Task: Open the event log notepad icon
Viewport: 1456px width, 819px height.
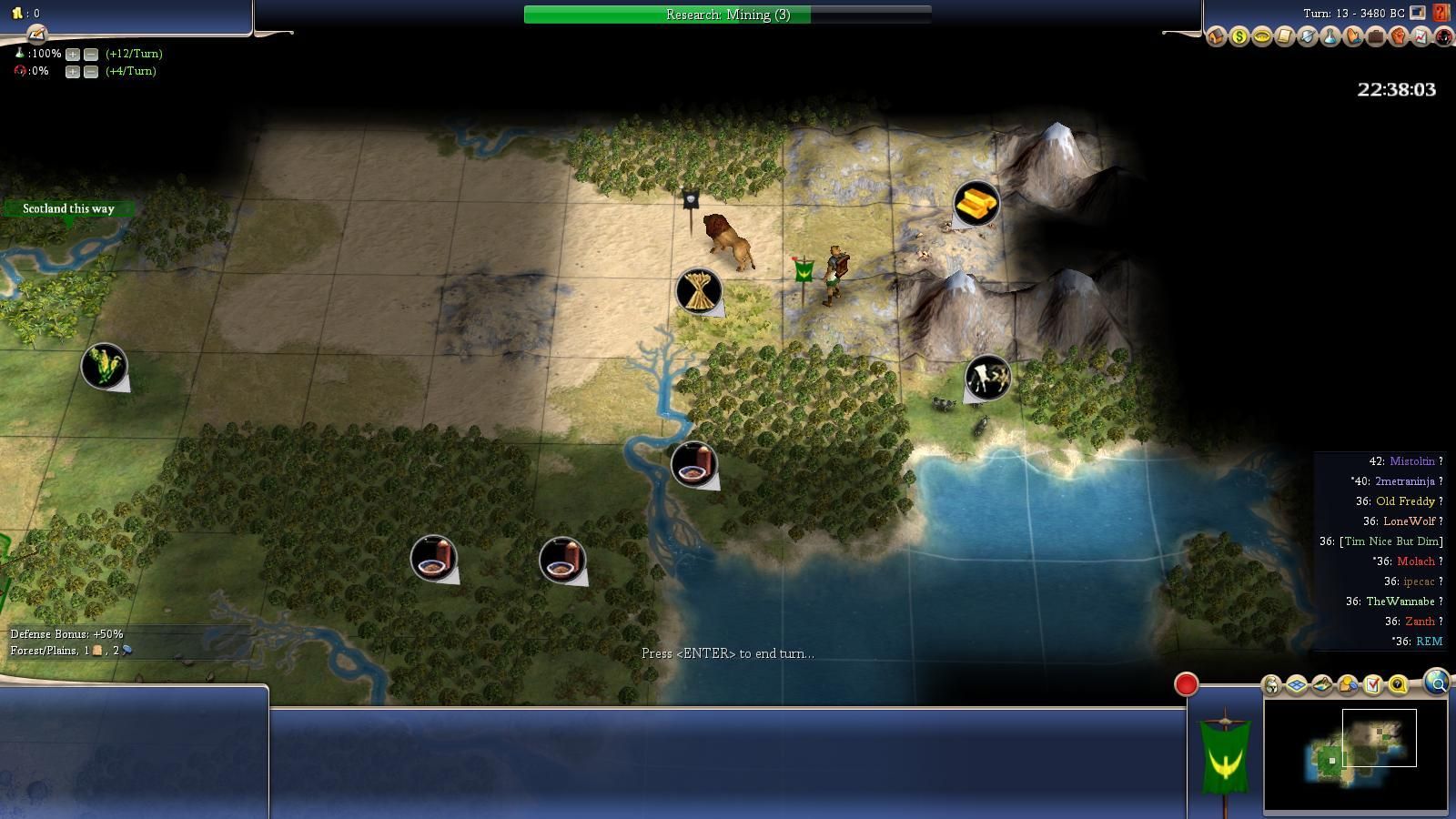Action: [x=36, y=35]
